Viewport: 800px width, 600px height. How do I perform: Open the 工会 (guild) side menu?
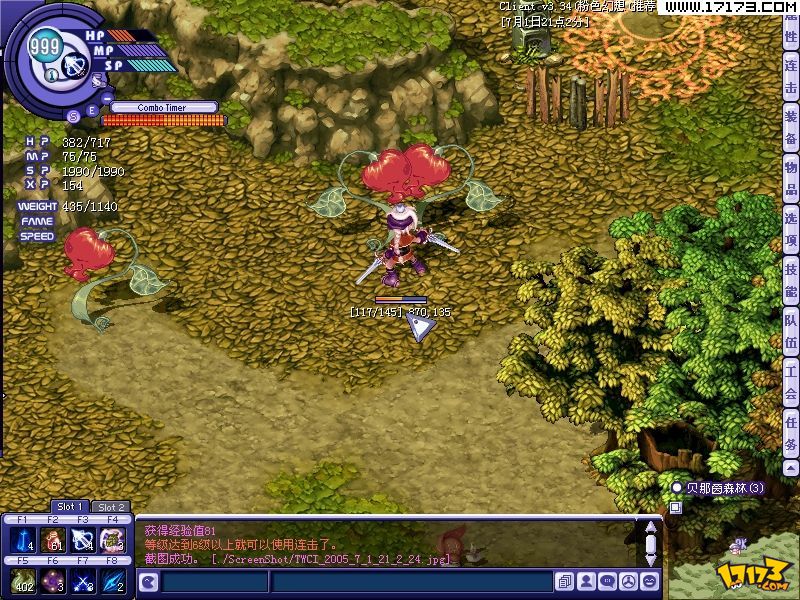(x=791, y=384)
